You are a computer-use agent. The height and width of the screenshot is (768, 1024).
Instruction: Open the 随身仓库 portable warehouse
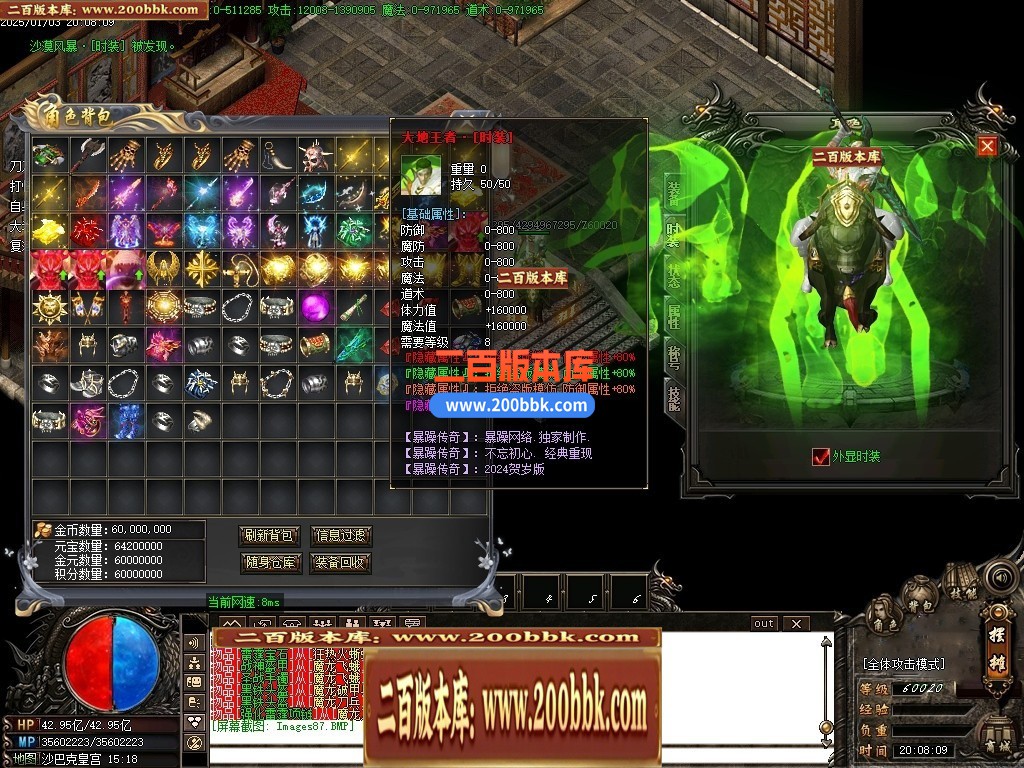[270, 563]
